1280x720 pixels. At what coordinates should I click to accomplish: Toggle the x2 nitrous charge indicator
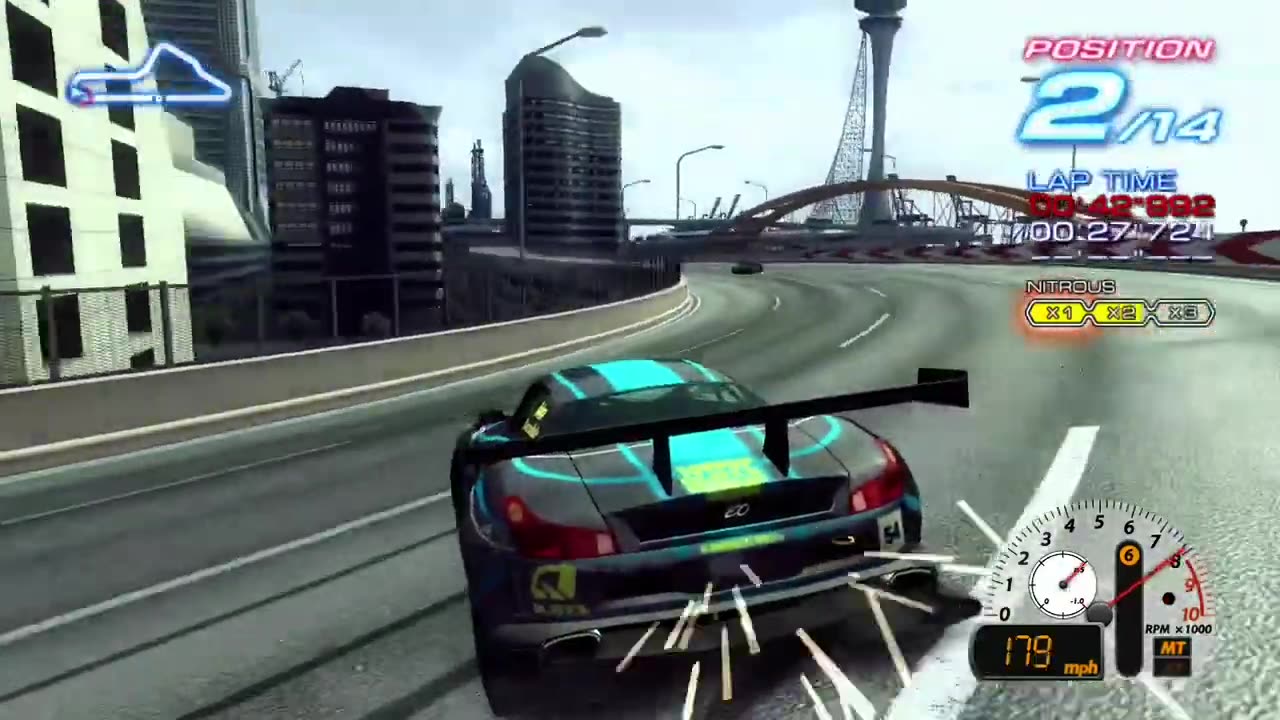pos(1119,313)
